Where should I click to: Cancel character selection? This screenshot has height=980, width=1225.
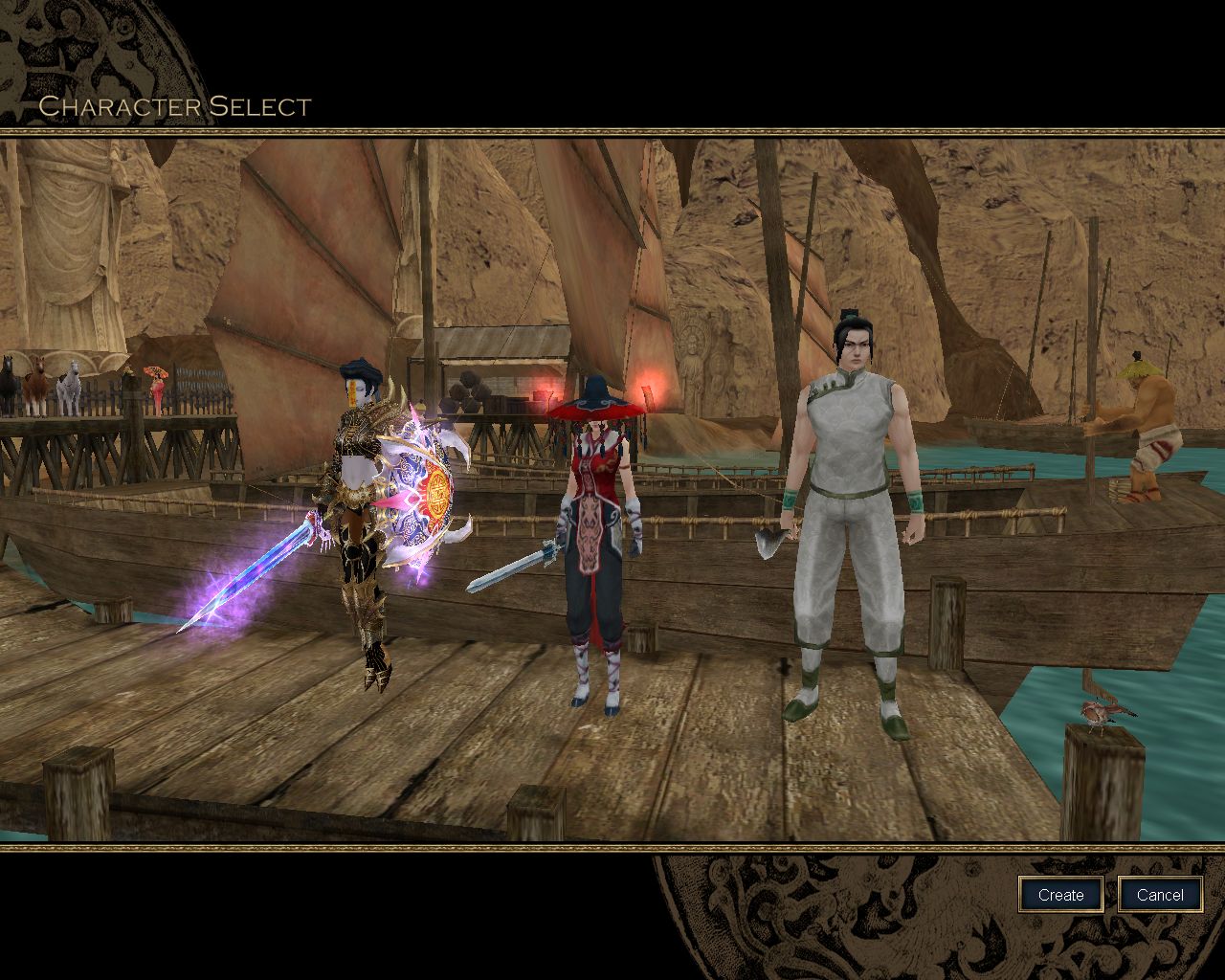(x=1160, y=895)
